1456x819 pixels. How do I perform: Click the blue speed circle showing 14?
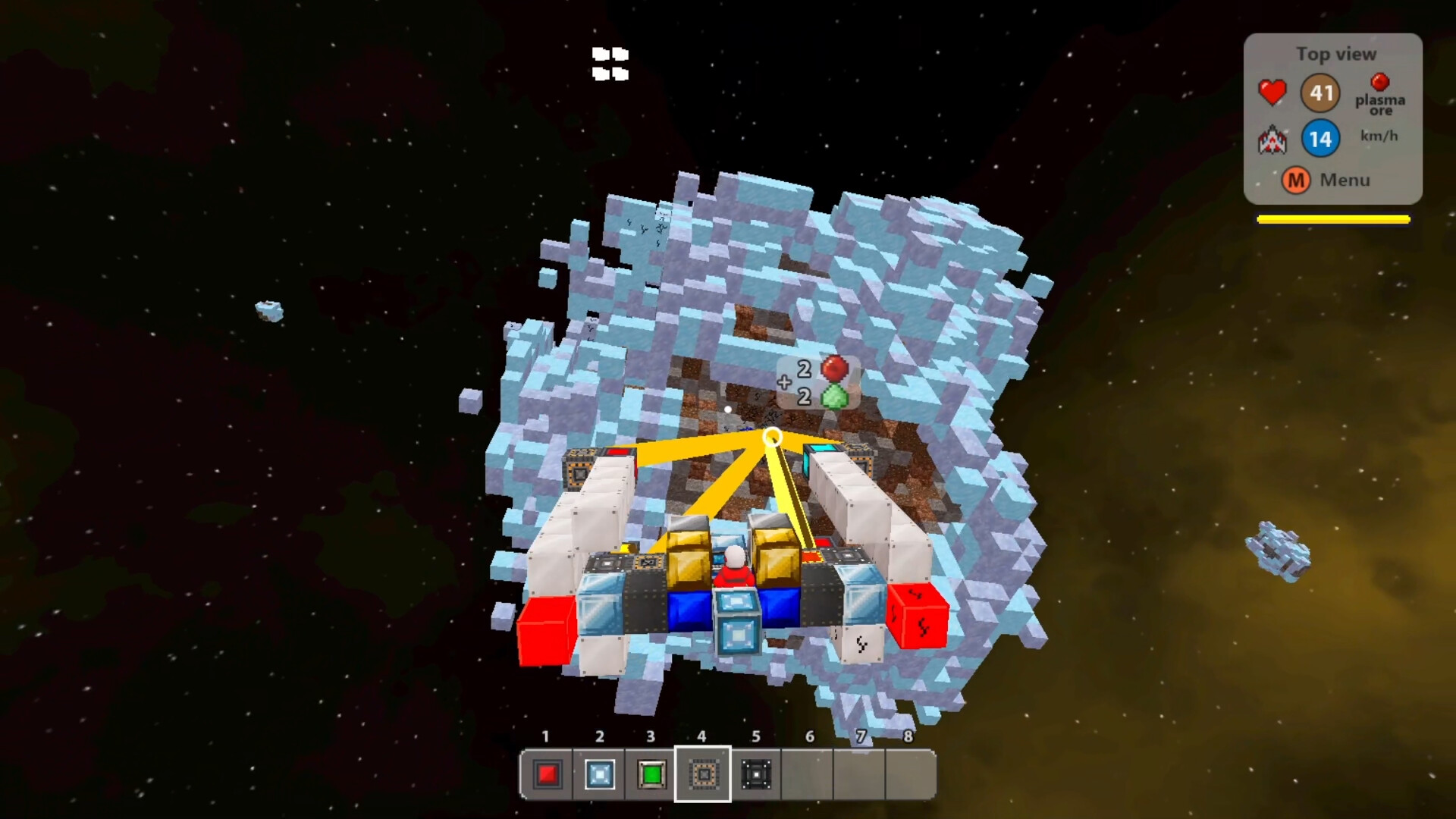(x=1320, y=138)
